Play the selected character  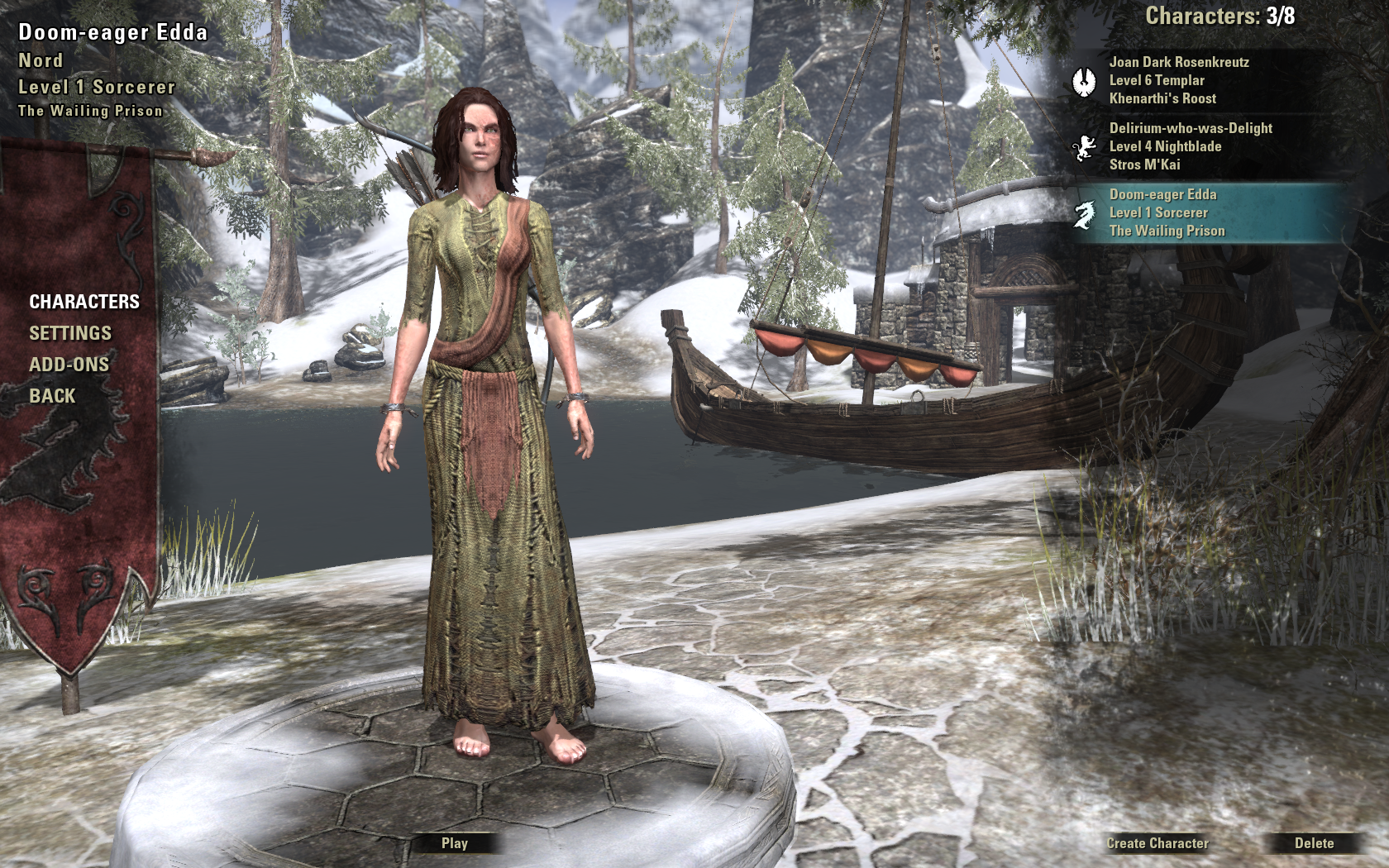click(455, 843)
